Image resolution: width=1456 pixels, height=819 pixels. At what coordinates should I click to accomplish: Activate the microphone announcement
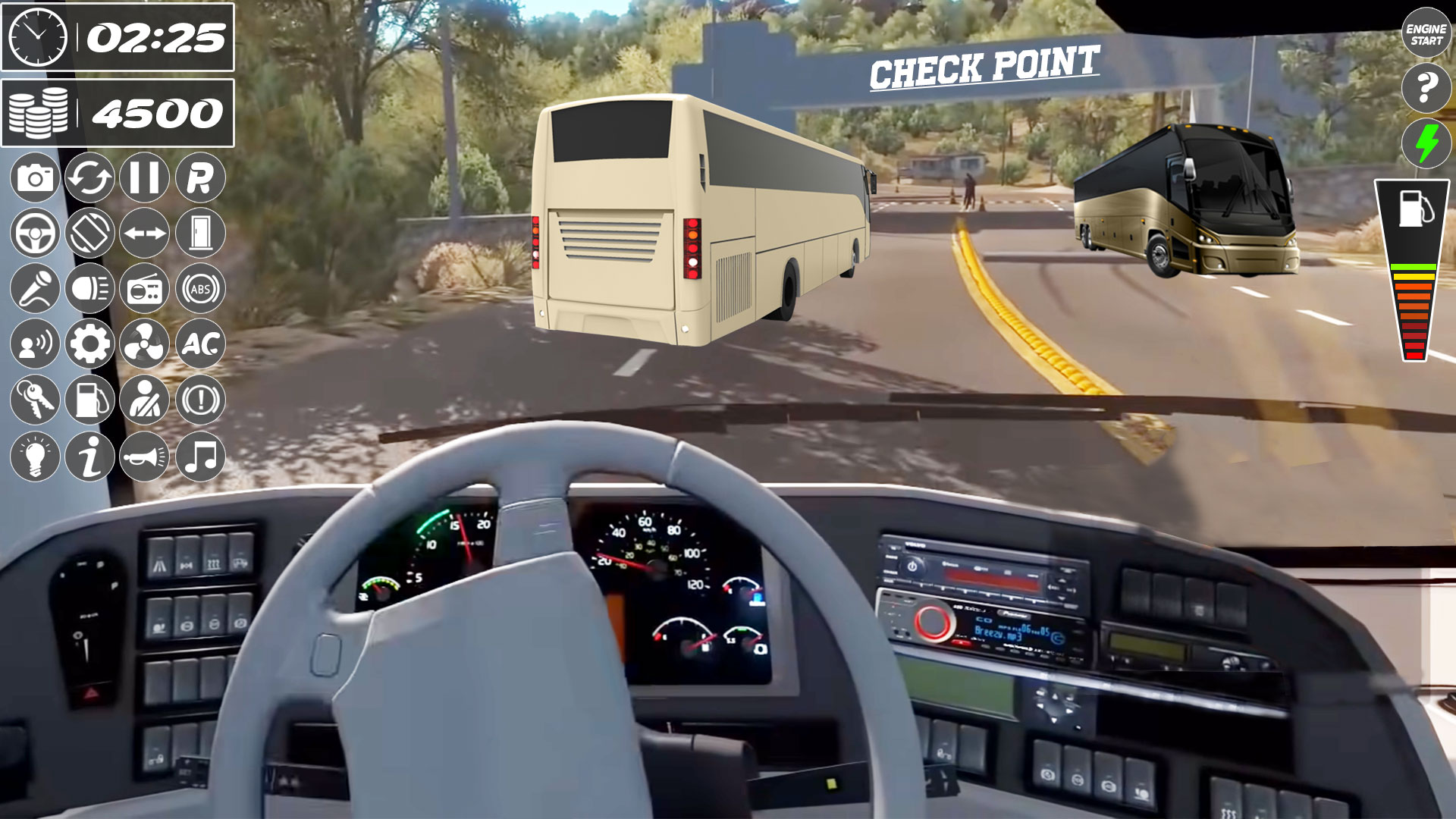click(x=34, y=287)
